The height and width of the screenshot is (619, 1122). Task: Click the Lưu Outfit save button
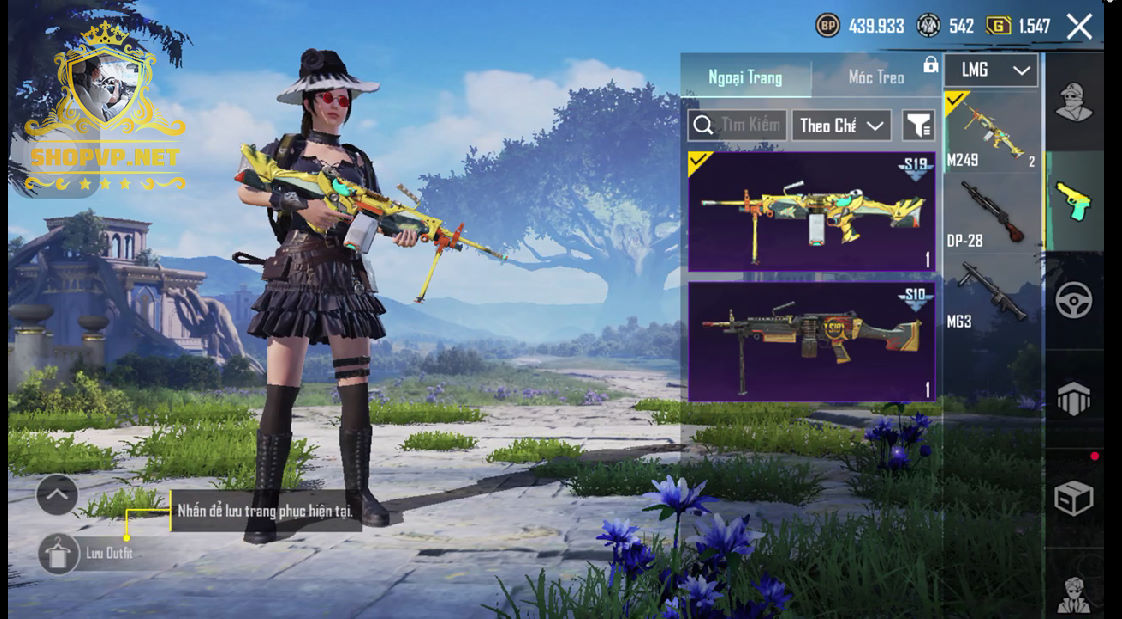point(59,553)
